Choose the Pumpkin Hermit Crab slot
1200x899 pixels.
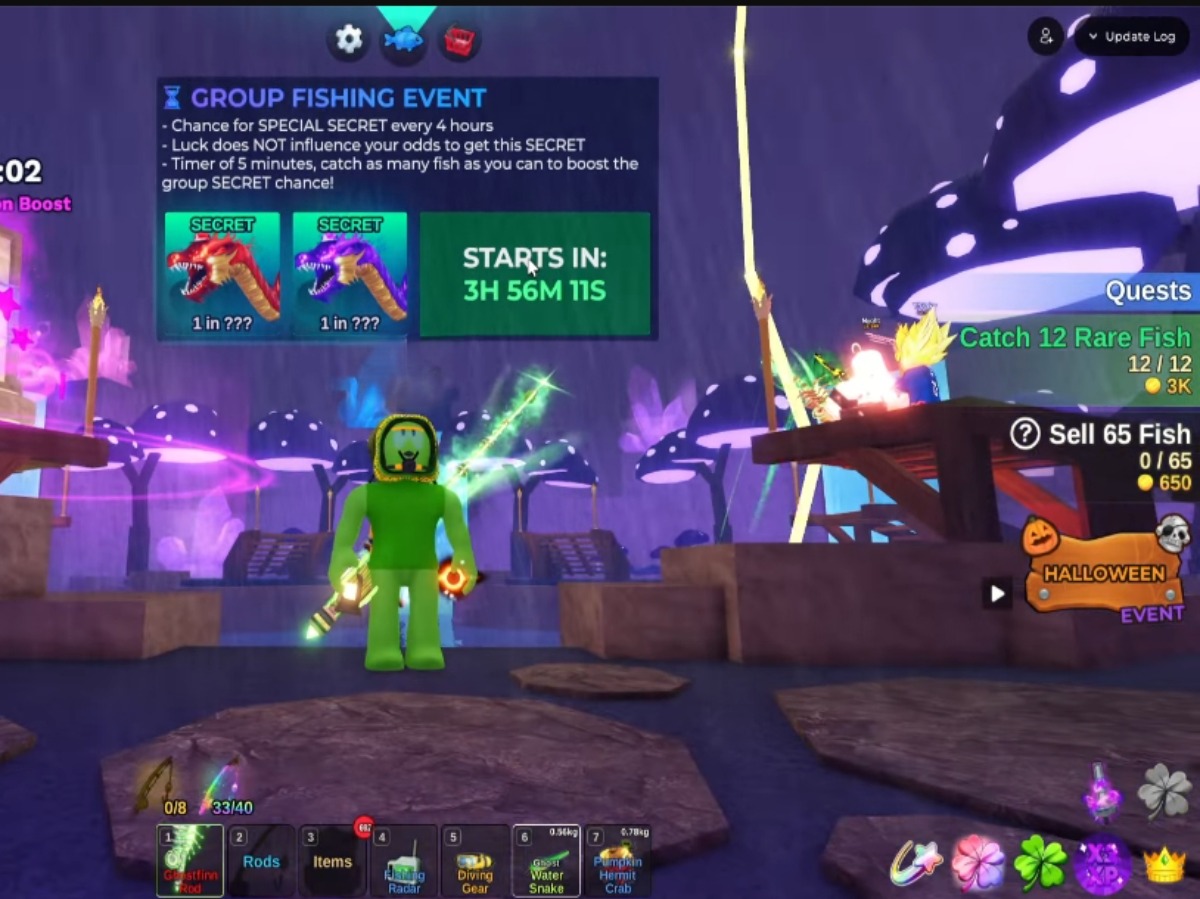point(618,861)
